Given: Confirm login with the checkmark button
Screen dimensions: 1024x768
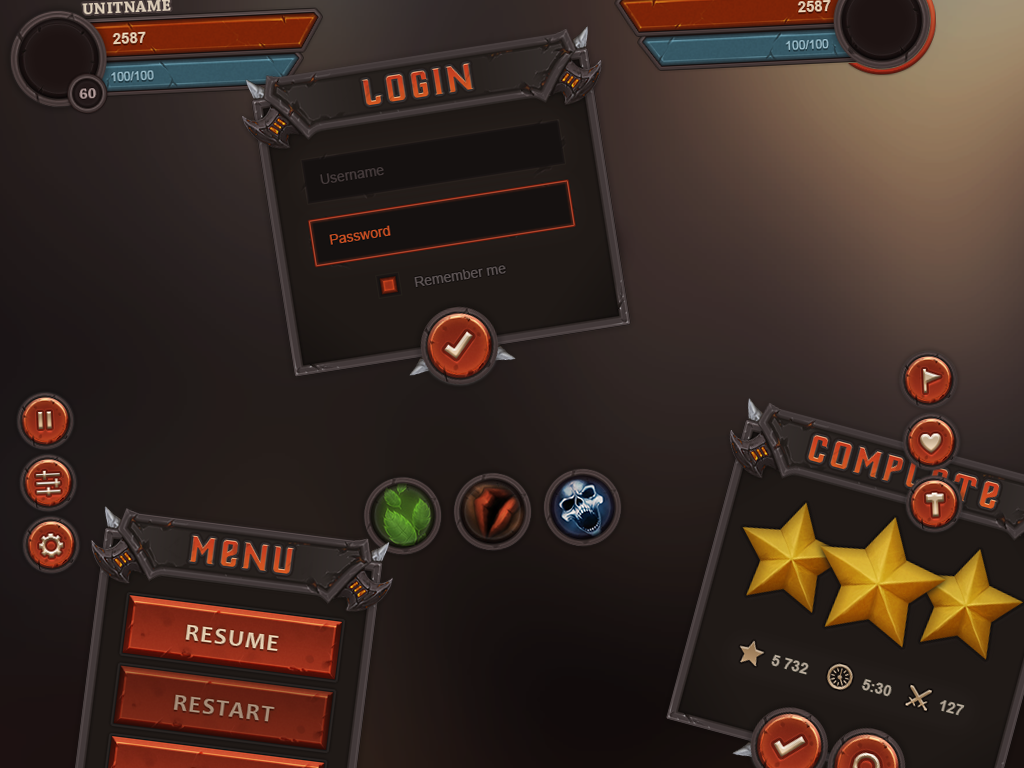Looking at the screenshot, I should (x=459, y=345).
